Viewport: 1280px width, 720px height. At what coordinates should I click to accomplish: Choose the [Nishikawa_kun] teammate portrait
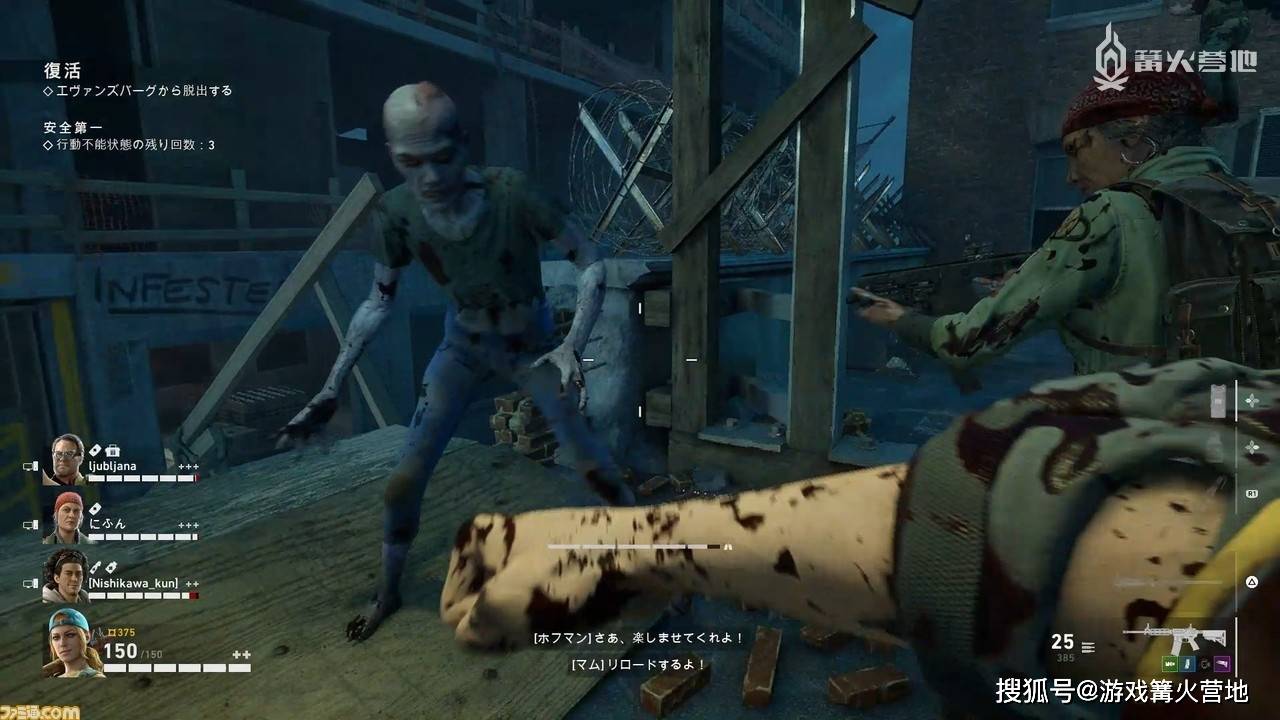click(x=66, y=576)
